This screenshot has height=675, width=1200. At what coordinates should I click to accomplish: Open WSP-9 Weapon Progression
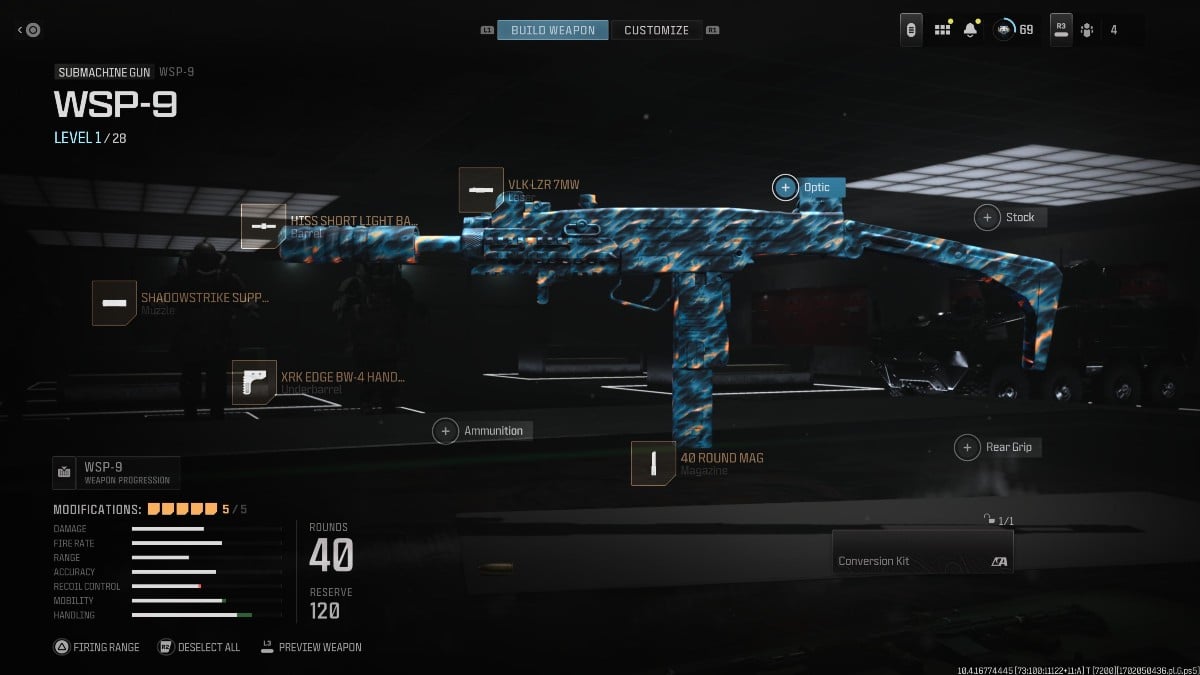(117, 472)
